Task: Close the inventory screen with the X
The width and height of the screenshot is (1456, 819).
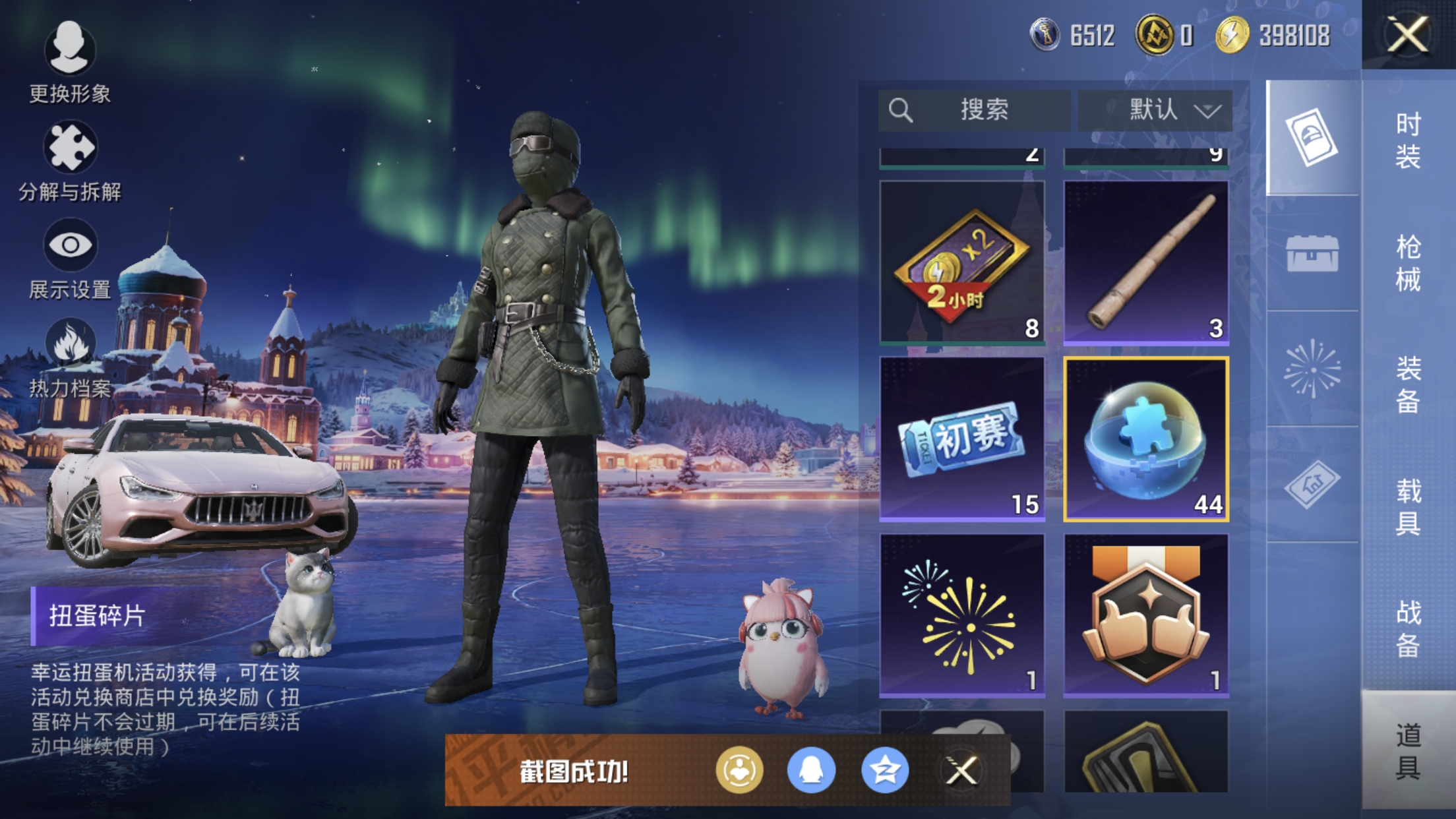Action: [1408, 34]
